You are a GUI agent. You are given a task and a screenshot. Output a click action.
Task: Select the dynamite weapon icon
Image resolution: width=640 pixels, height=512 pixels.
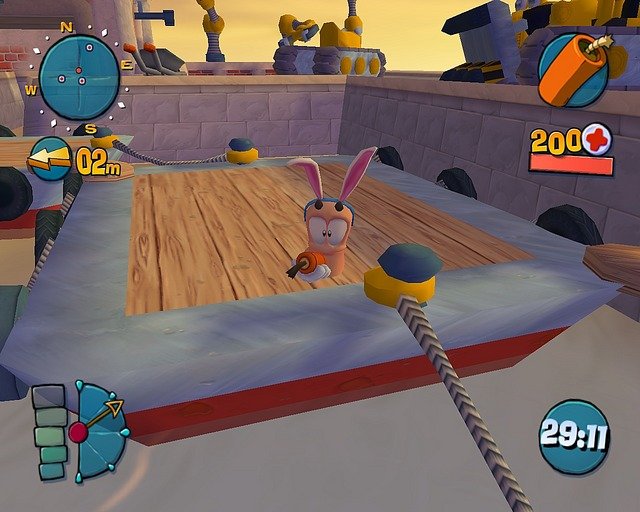573,68
